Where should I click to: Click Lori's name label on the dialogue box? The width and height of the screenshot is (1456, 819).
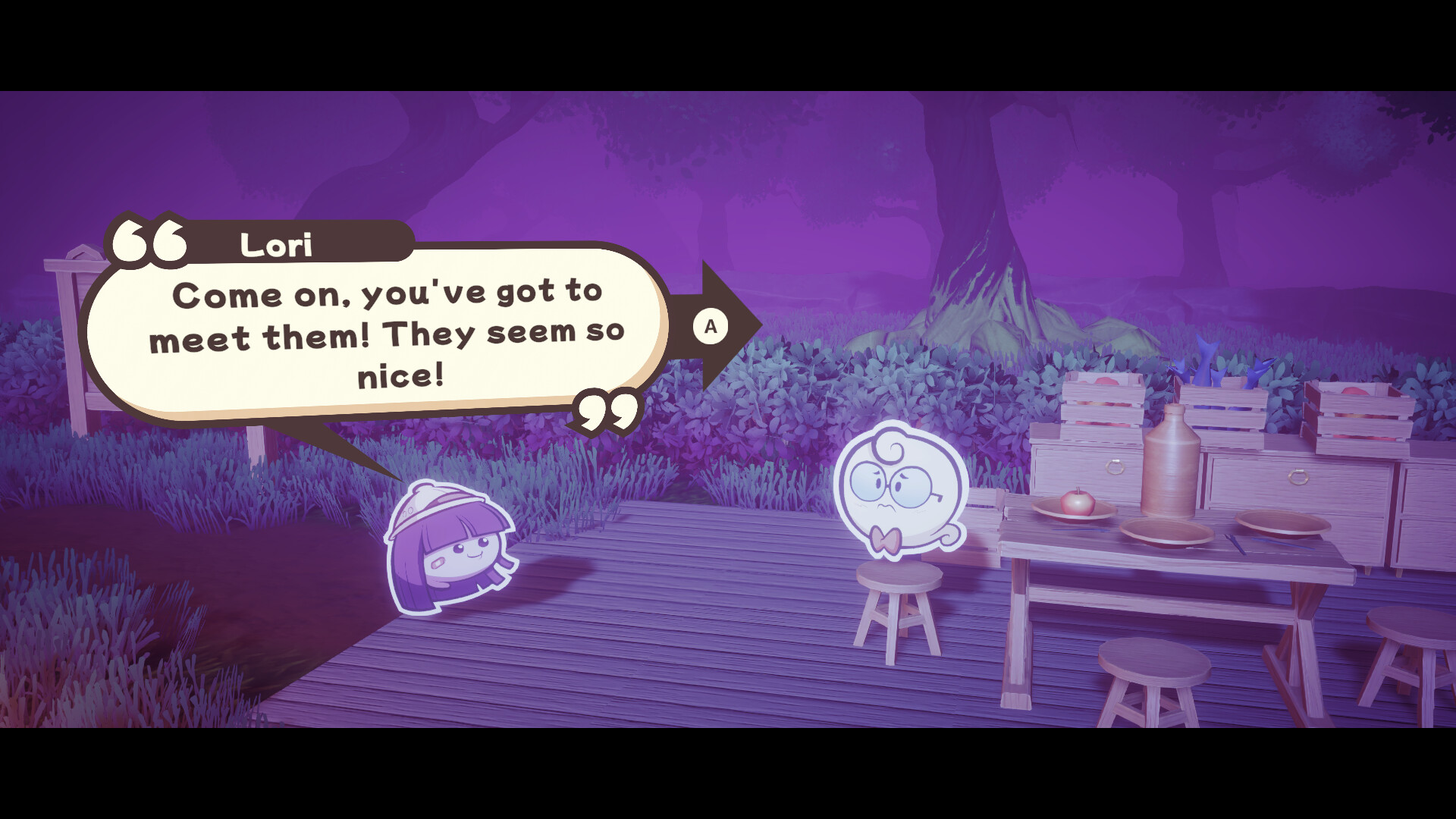coord(277,244)
